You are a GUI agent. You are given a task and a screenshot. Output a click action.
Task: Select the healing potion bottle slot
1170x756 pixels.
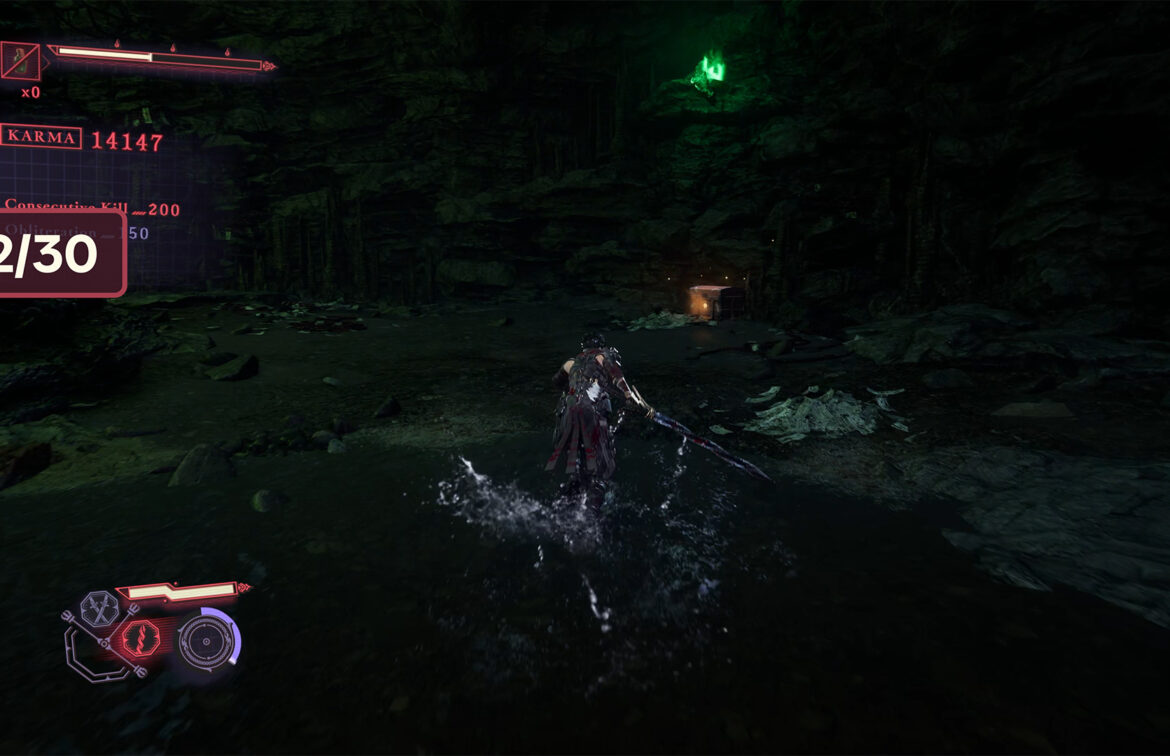pyautogui.click(x=20, y=62)
